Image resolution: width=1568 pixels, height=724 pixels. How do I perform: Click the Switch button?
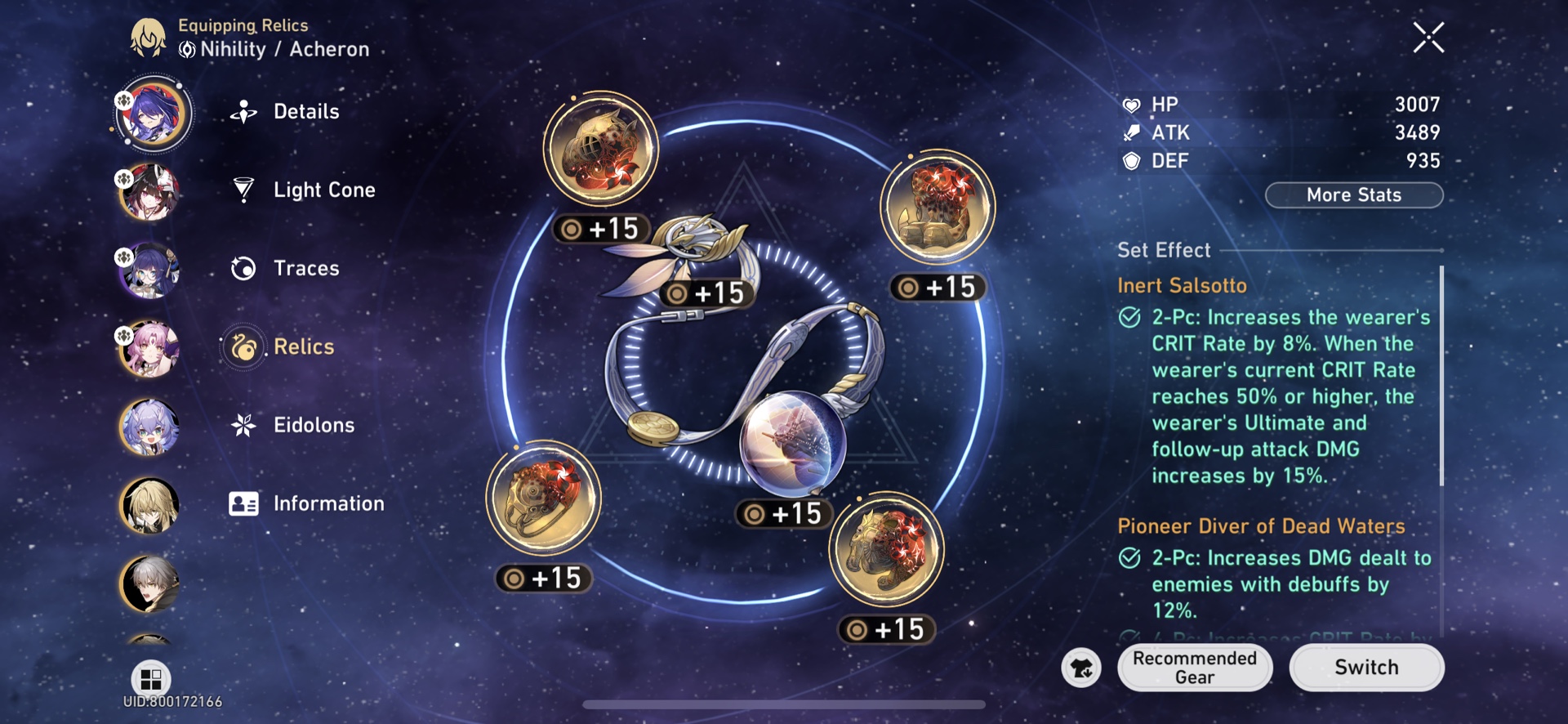click(1366, 667)
